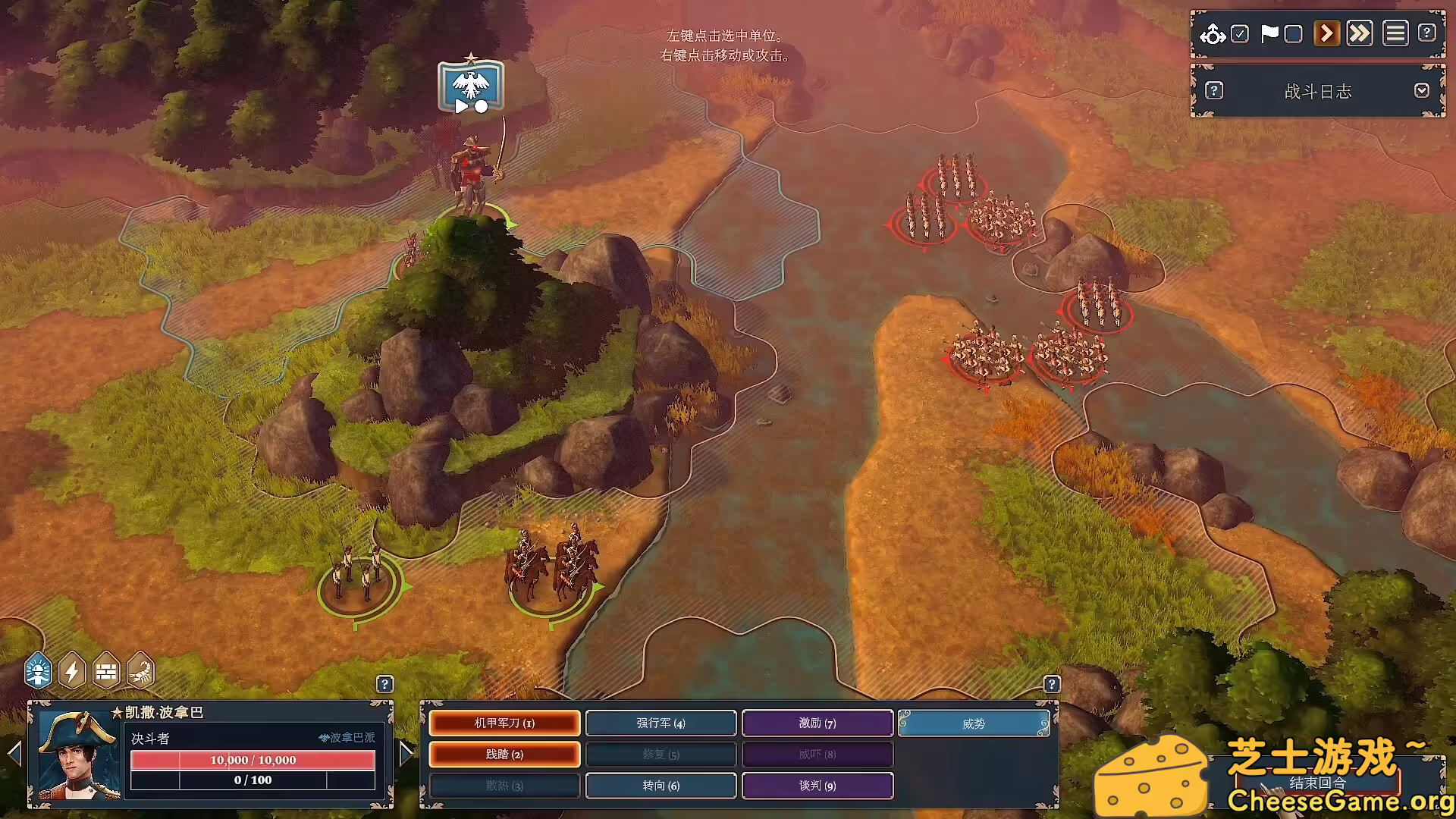The image size is (1456, 819).
Task: Select the 强行军 (4) ability
Action: click(x=661, y=723)
